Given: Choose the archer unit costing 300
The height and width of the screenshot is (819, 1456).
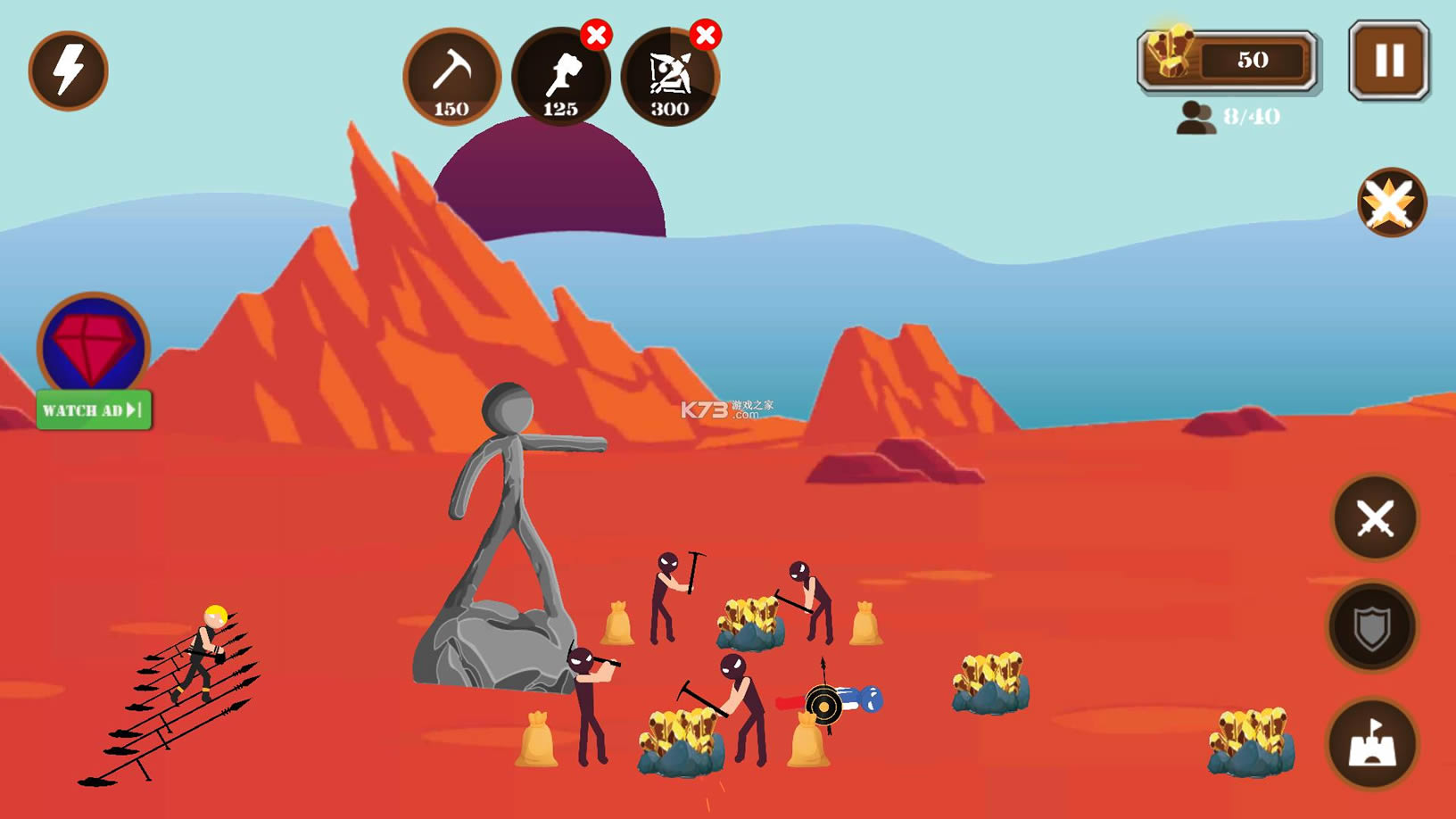Looking at the screenshot, I should [669, 77].
